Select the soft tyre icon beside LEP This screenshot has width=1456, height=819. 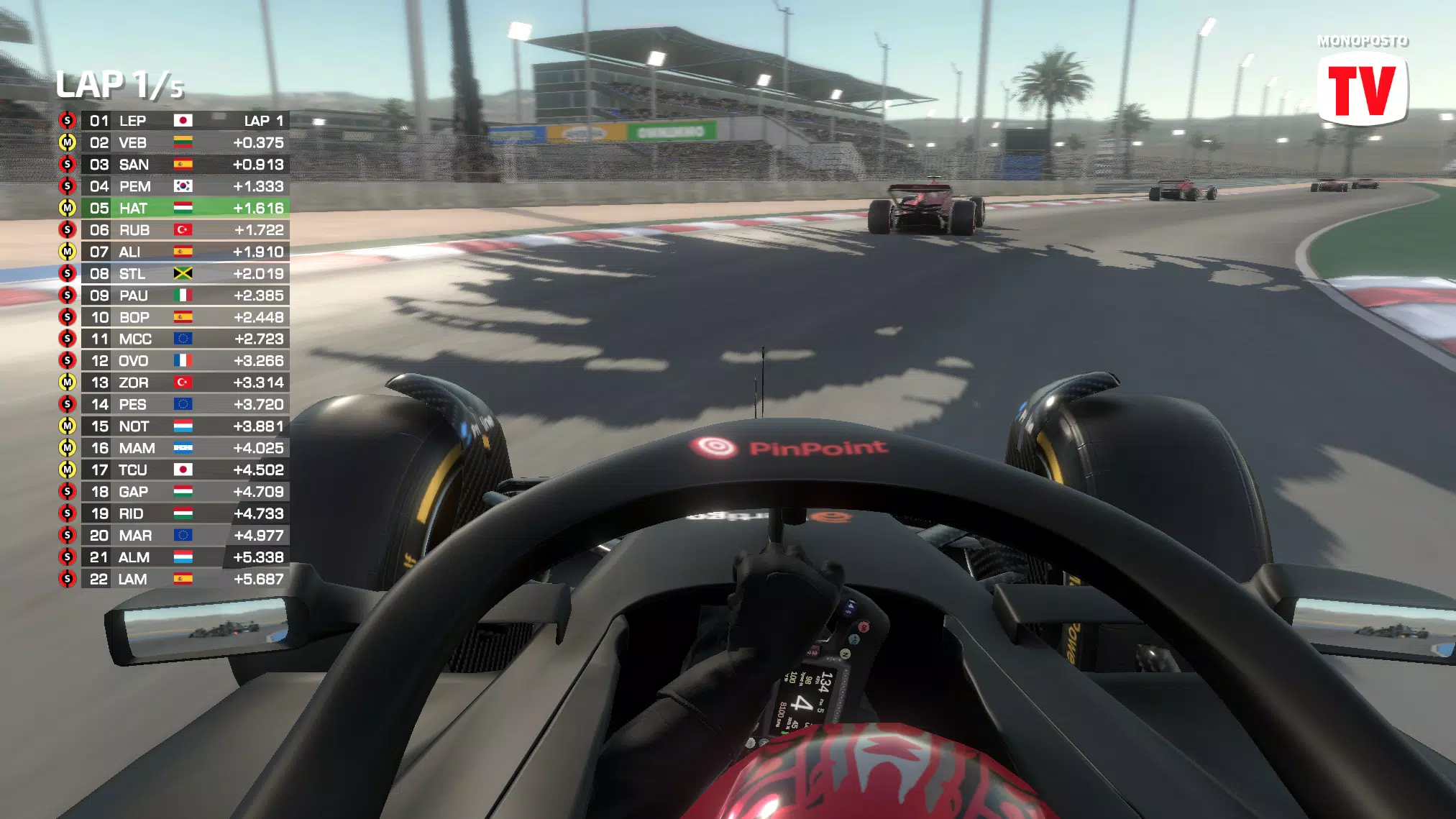(68, 120)
